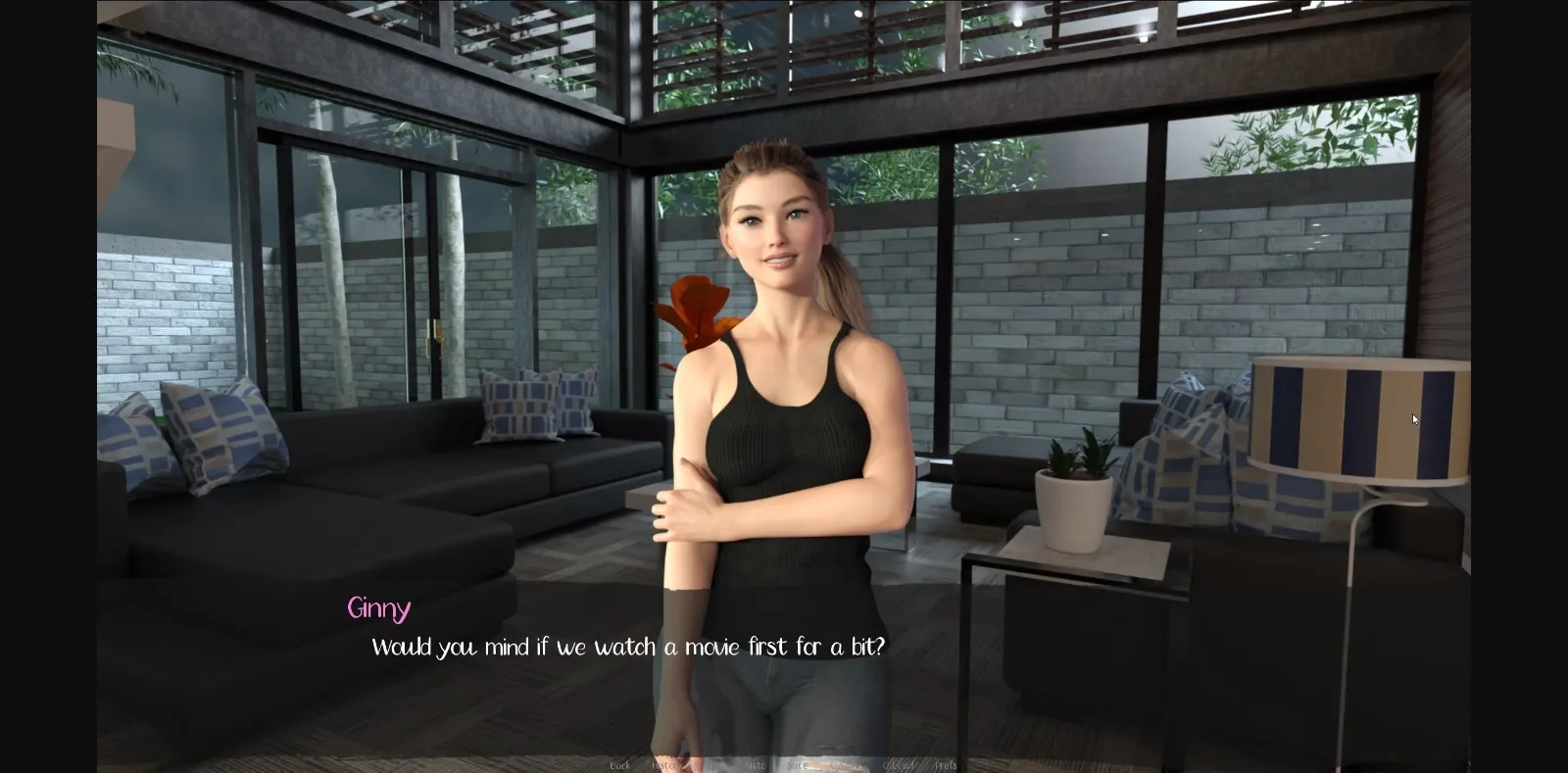Screen dimensions: 1568x773
Task: Click Q.Load to load quick save
Action: 899,765
